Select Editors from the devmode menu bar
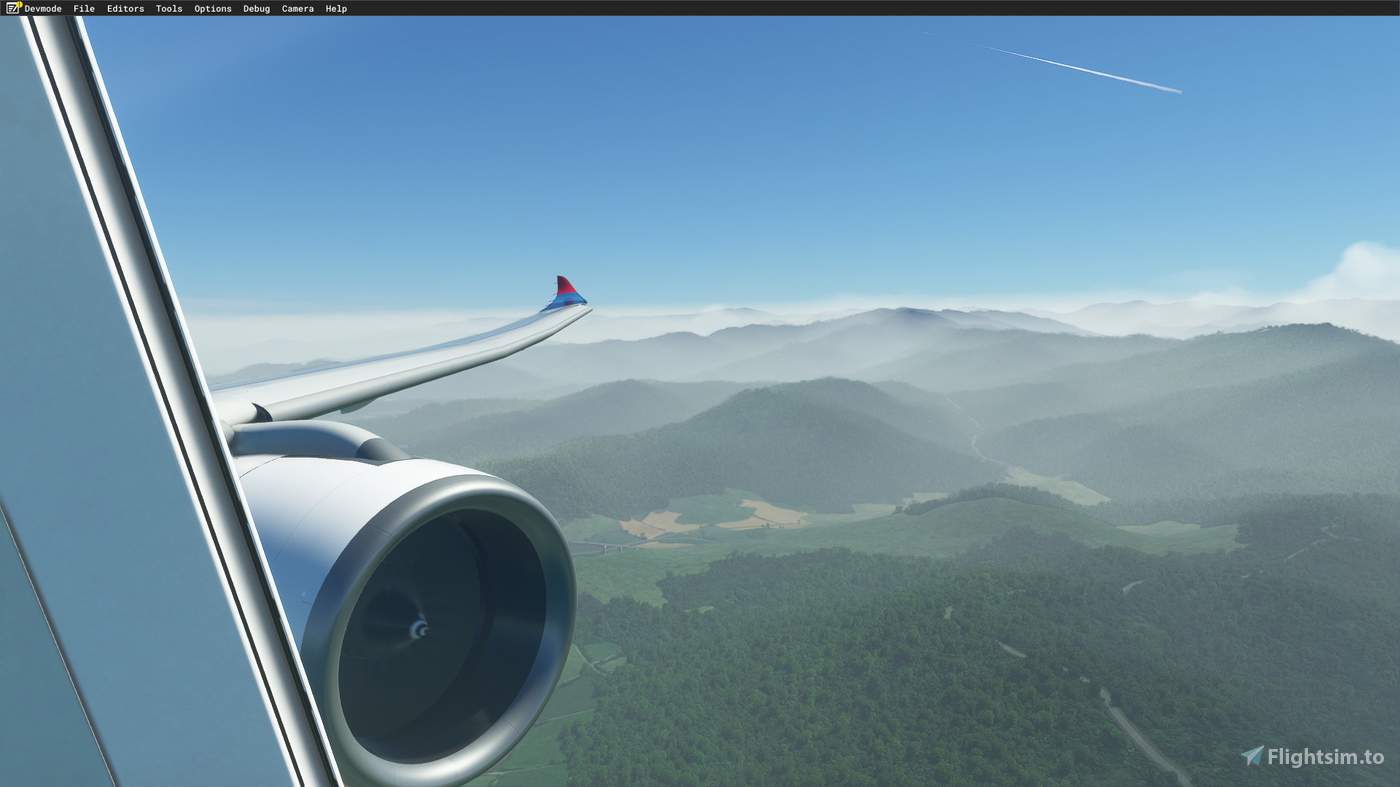This screenshot has height=787, width=1400. pyautogui.click(x=125, y=8)
